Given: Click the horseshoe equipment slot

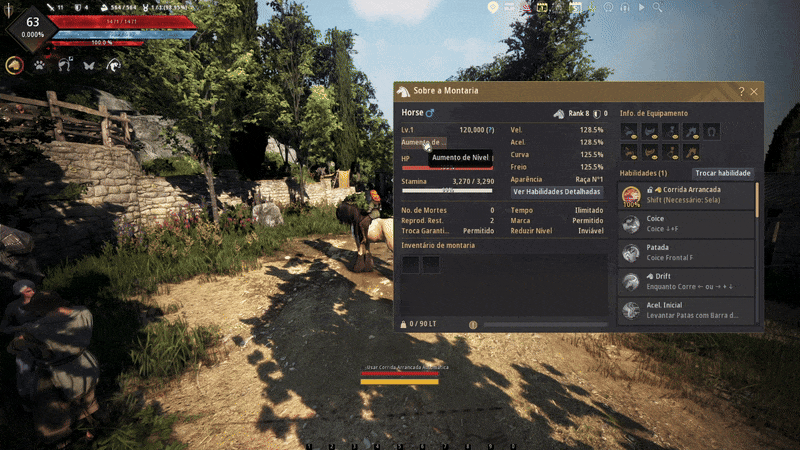Looking at the screenshot, I should click(x=710, y=130).
